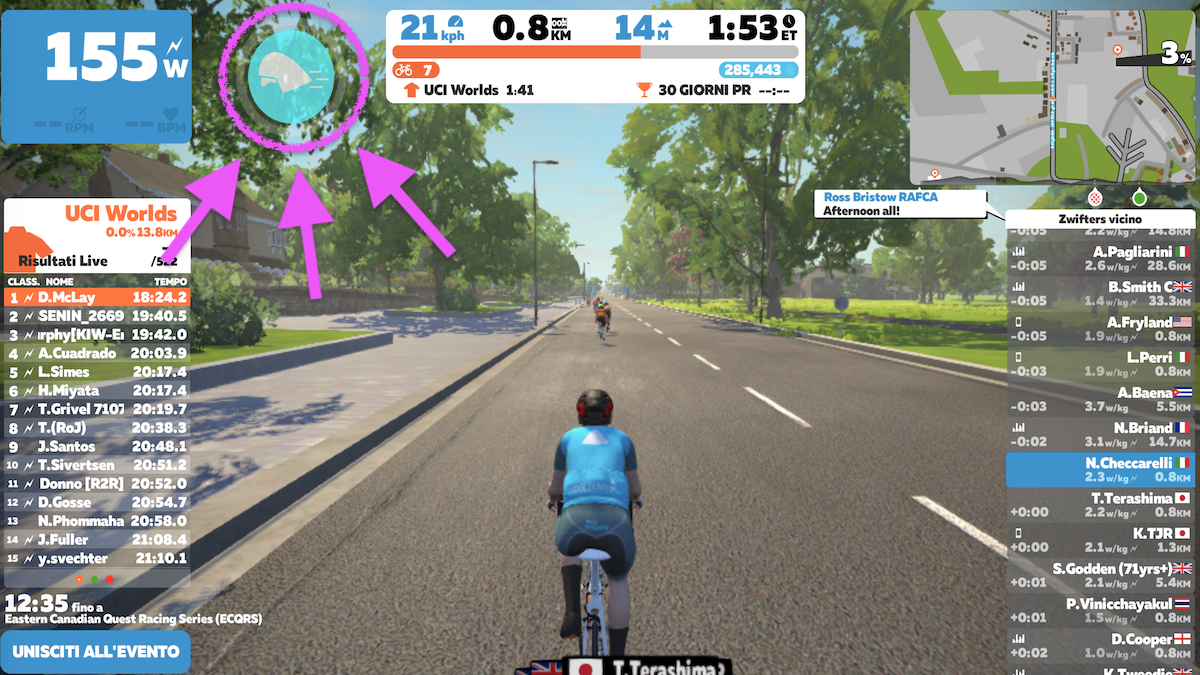The width and height of the screenshot is (1200, 675).
Task: Open Ross Bristow RAFCA chat message
Action: [x=900, y=204]
